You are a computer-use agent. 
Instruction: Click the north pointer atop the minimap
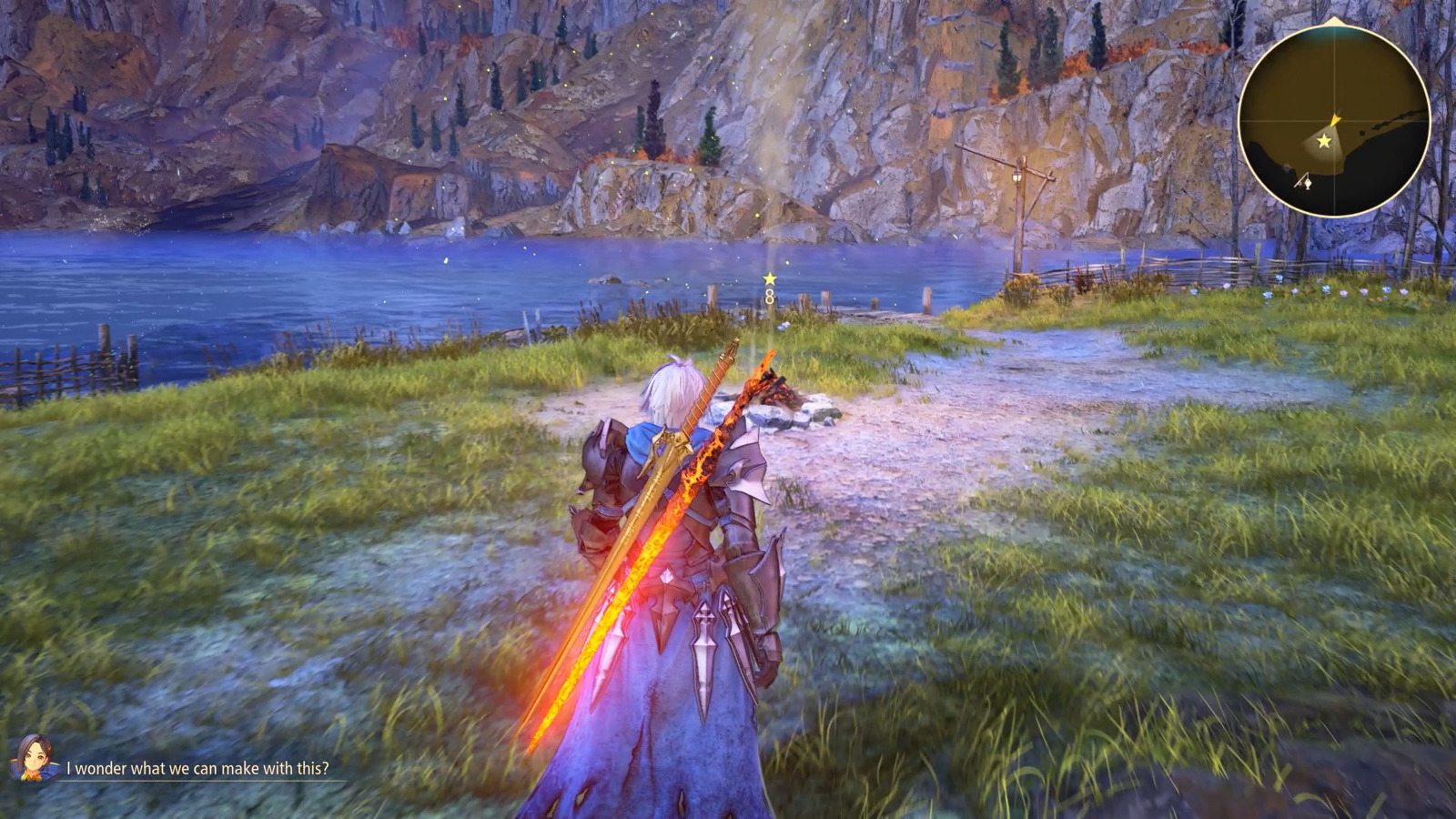(x=1335, y=20)
